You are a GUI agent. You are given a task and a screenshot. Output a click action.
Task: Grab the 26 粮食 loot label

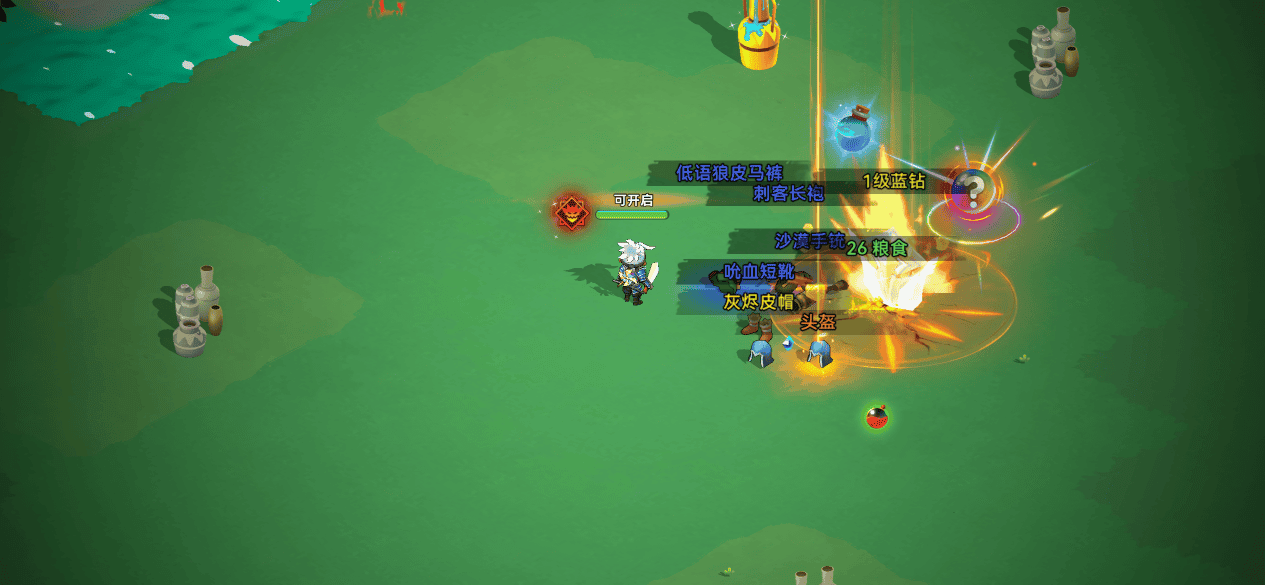point(877,249)
